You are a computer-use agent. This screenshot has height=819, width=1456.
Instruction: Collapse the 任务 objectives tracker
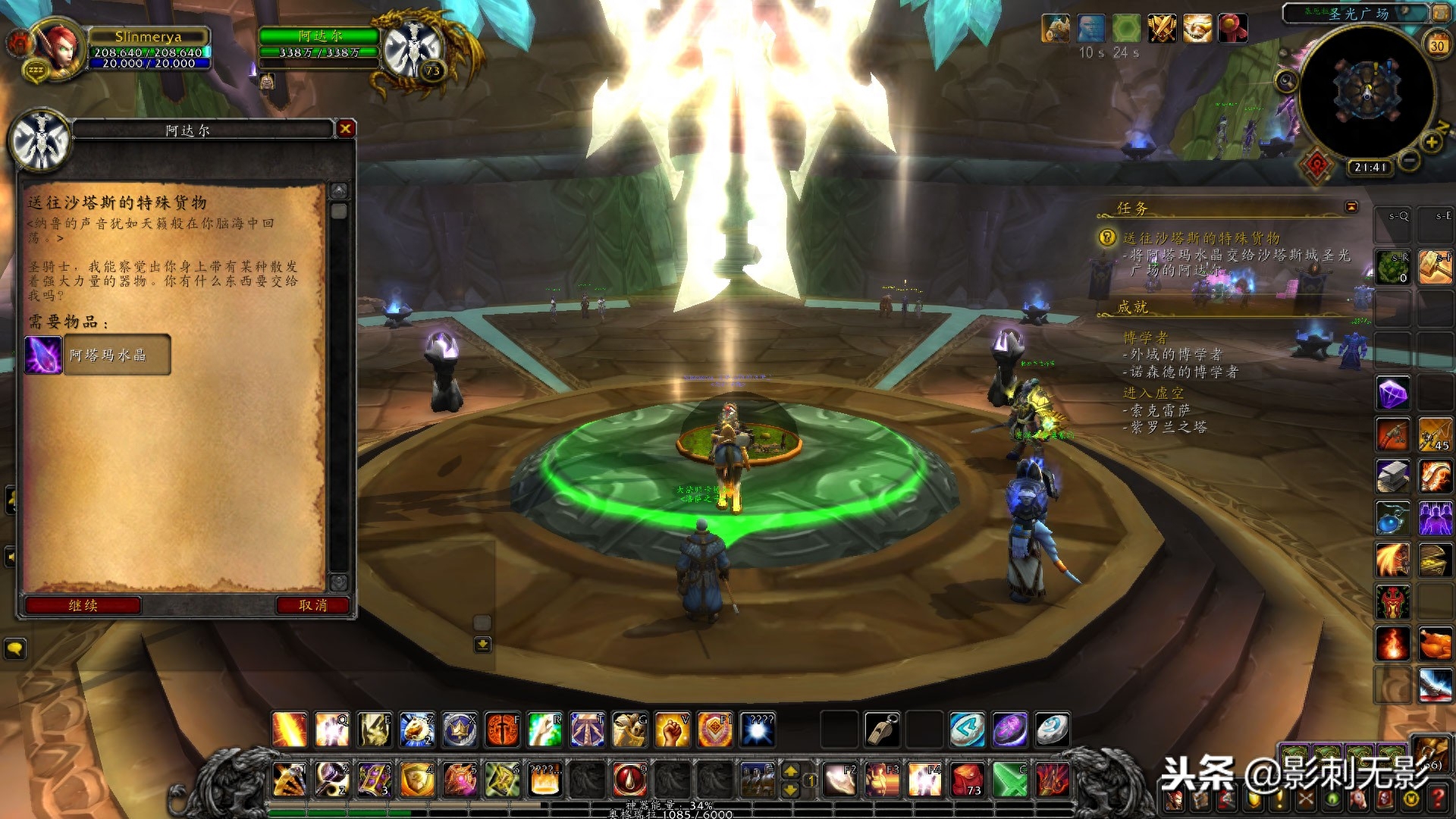tap(1351, 207)
